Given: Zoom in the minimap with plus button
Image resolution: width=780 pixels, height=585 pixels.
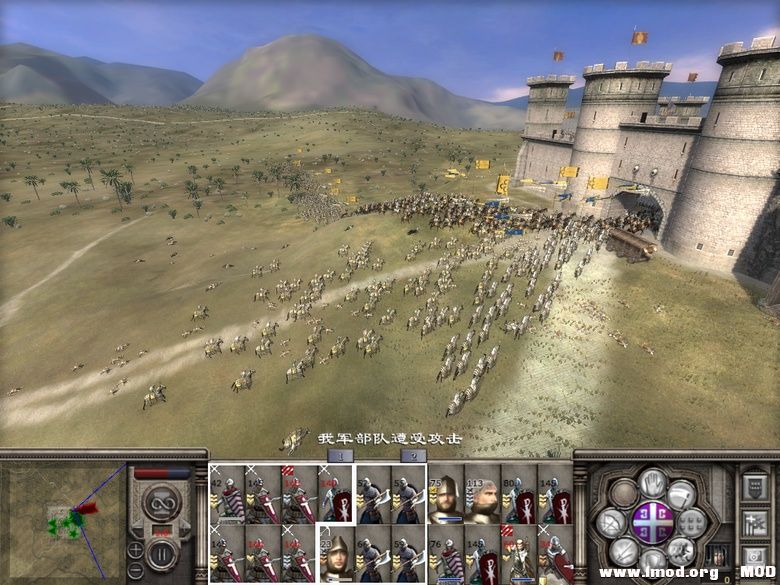Looking at the screenshot, I should click(135, 549).
